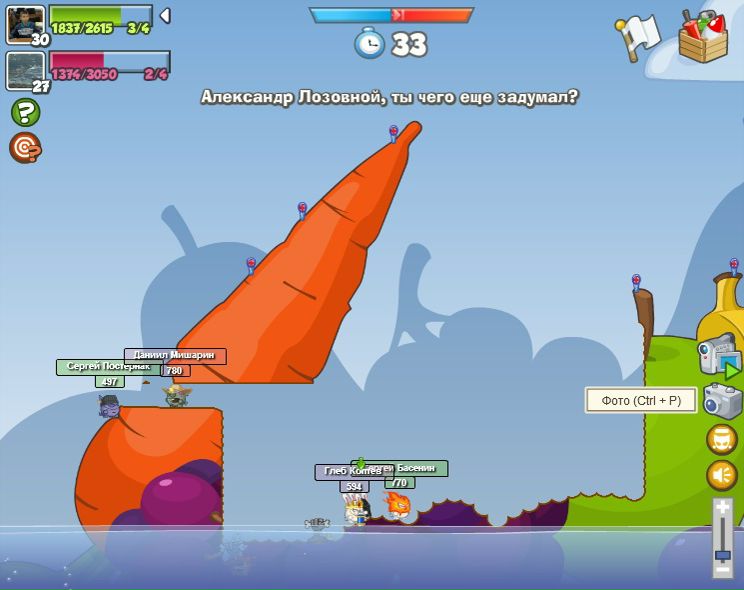
Task: Toggle the round orange face button
Action: point(722,439)
